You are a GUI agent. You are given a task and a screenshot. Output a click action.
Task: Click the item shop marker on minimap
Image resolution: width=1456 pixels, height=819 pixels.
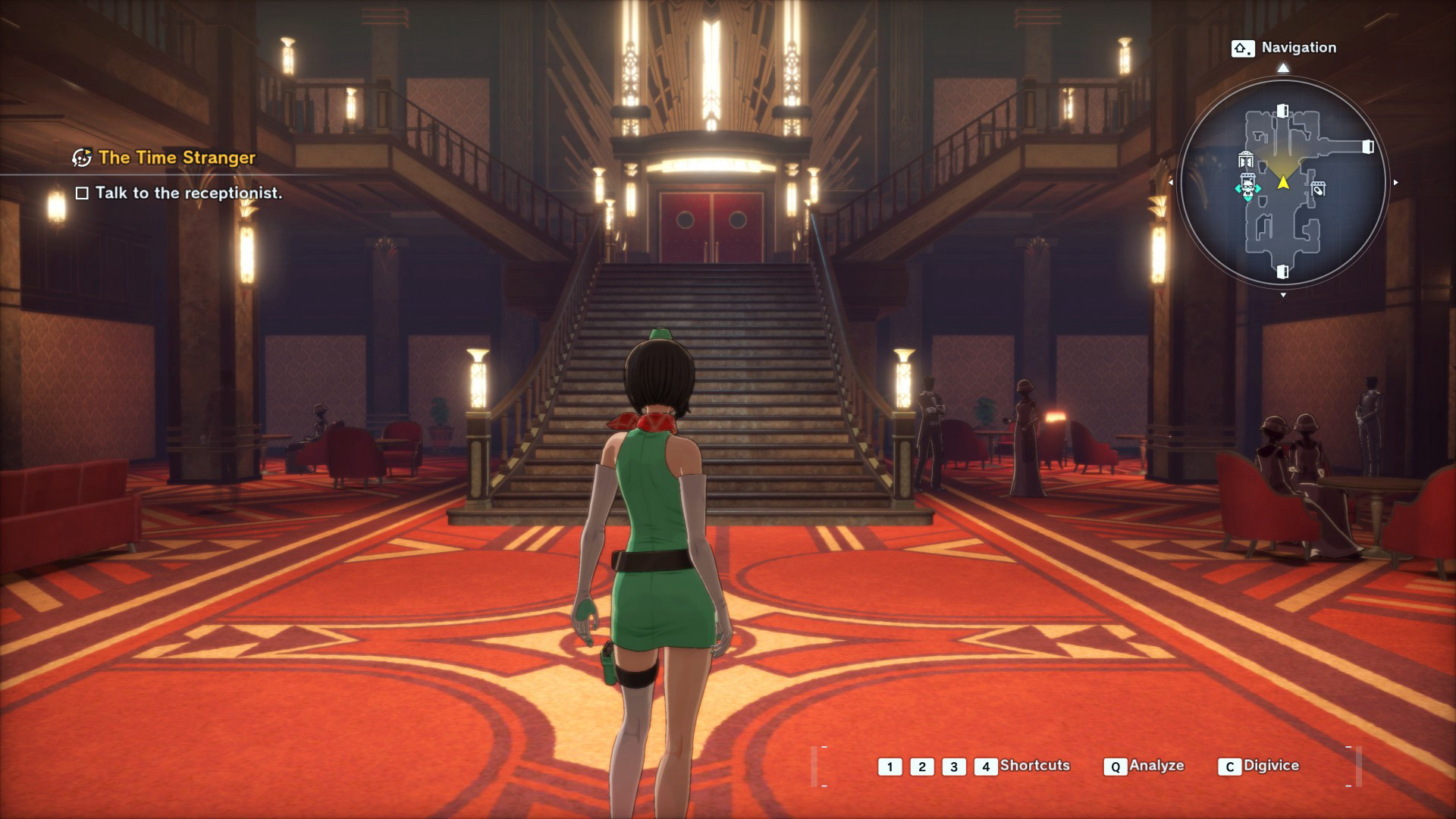coord(1318,189)
